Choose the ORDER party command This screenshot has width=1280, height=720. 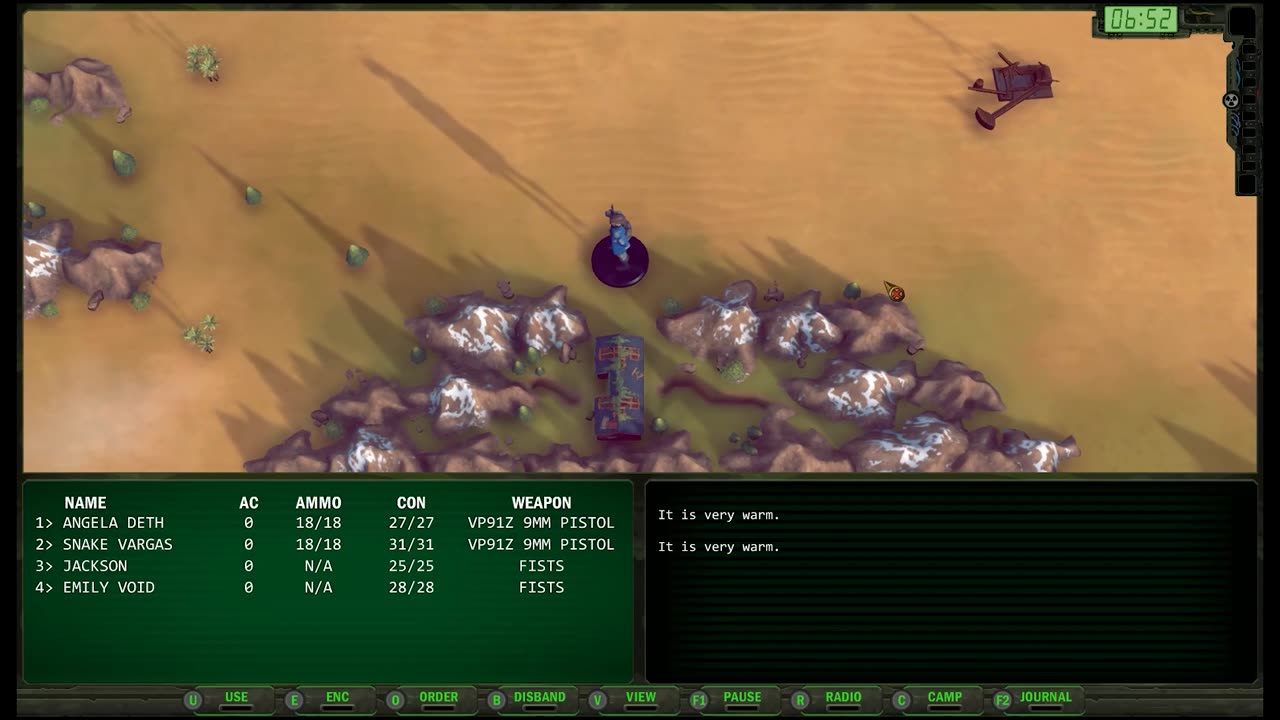click(438, 698)
